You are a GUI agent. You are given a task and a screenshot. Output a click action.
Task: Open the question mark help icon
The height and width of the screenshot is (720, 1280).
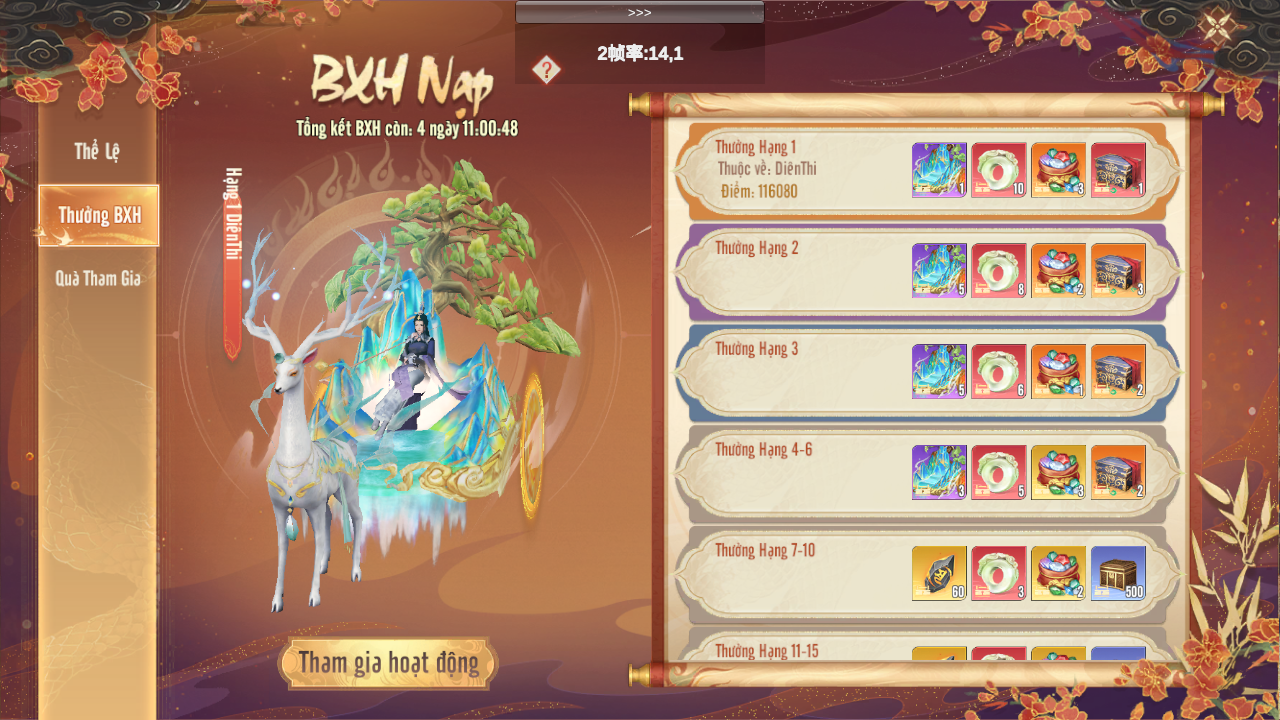(x=546, y=70)
